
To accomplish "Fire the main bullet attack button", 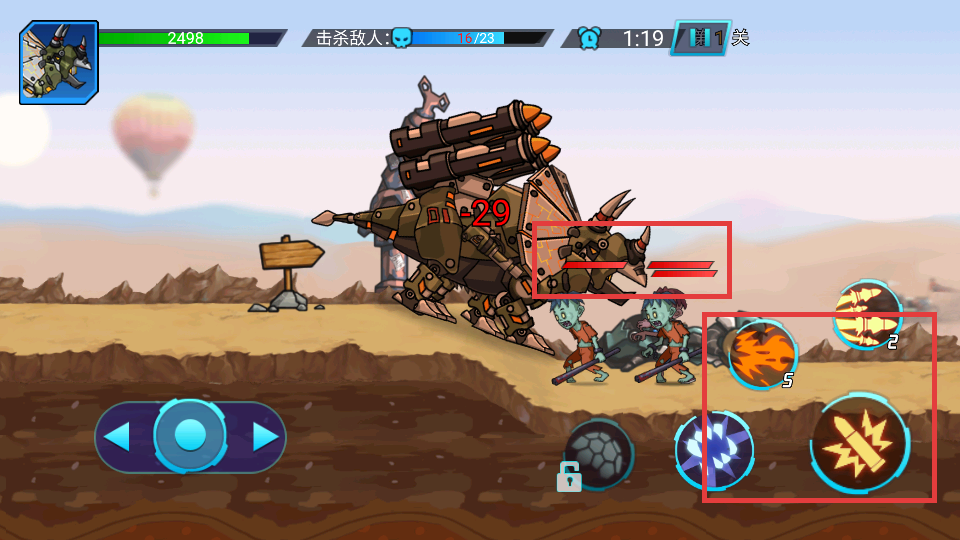I will pyautogui.click(x=859, y=442).
